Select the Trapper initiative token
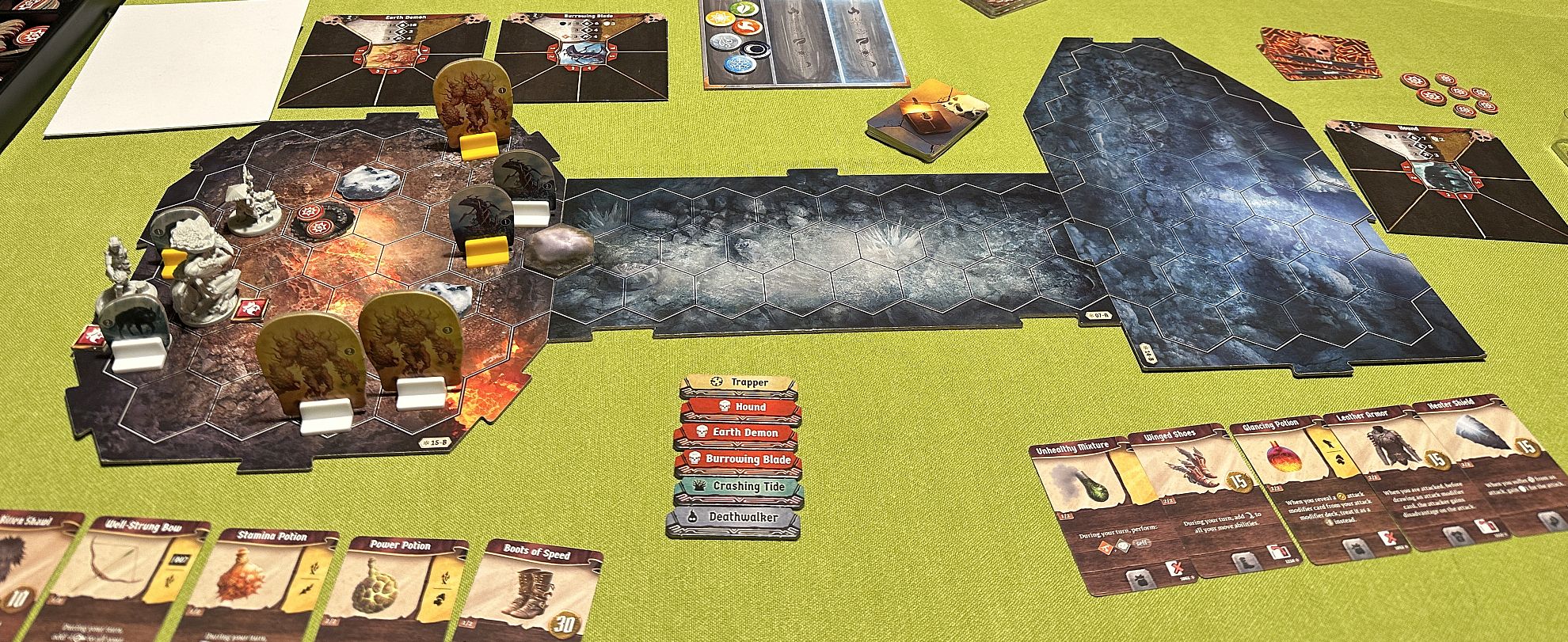Screen dimensions: 1568x642 coord(738,383)
